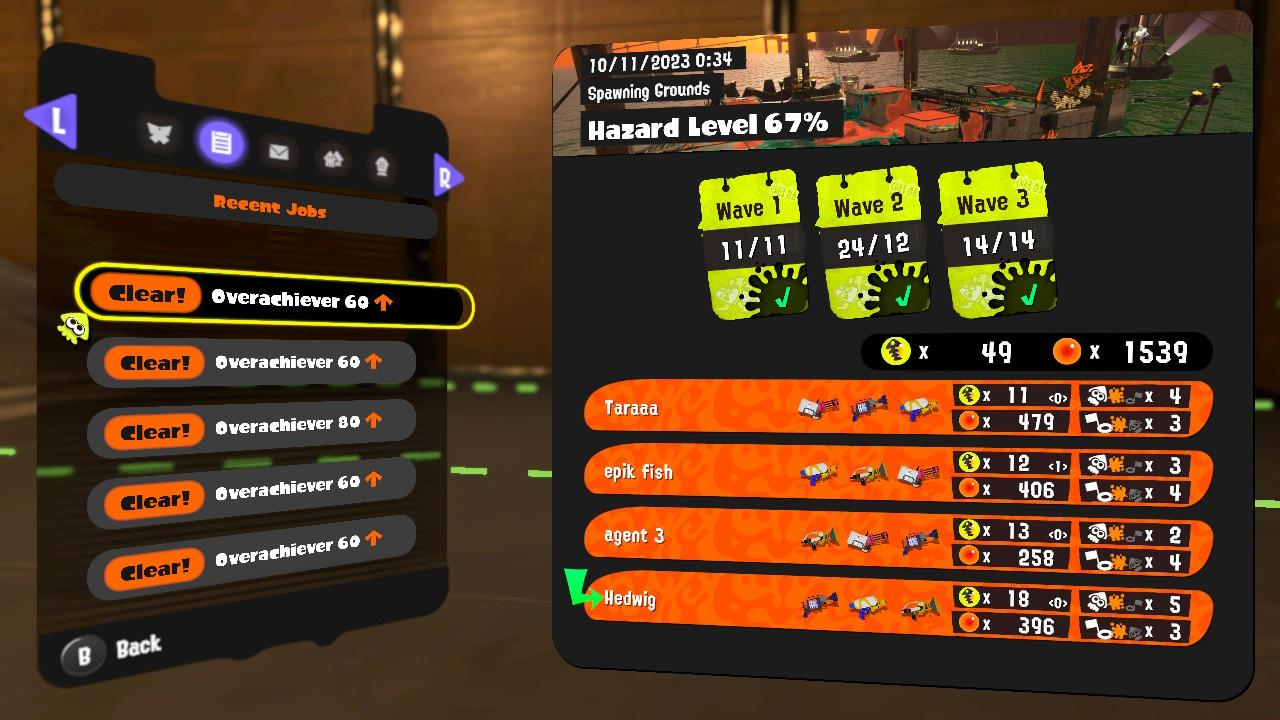Viewport: 1280px width, 720px height.
Task: Select the highlighted jobs list icon
Action: (219, 143)
